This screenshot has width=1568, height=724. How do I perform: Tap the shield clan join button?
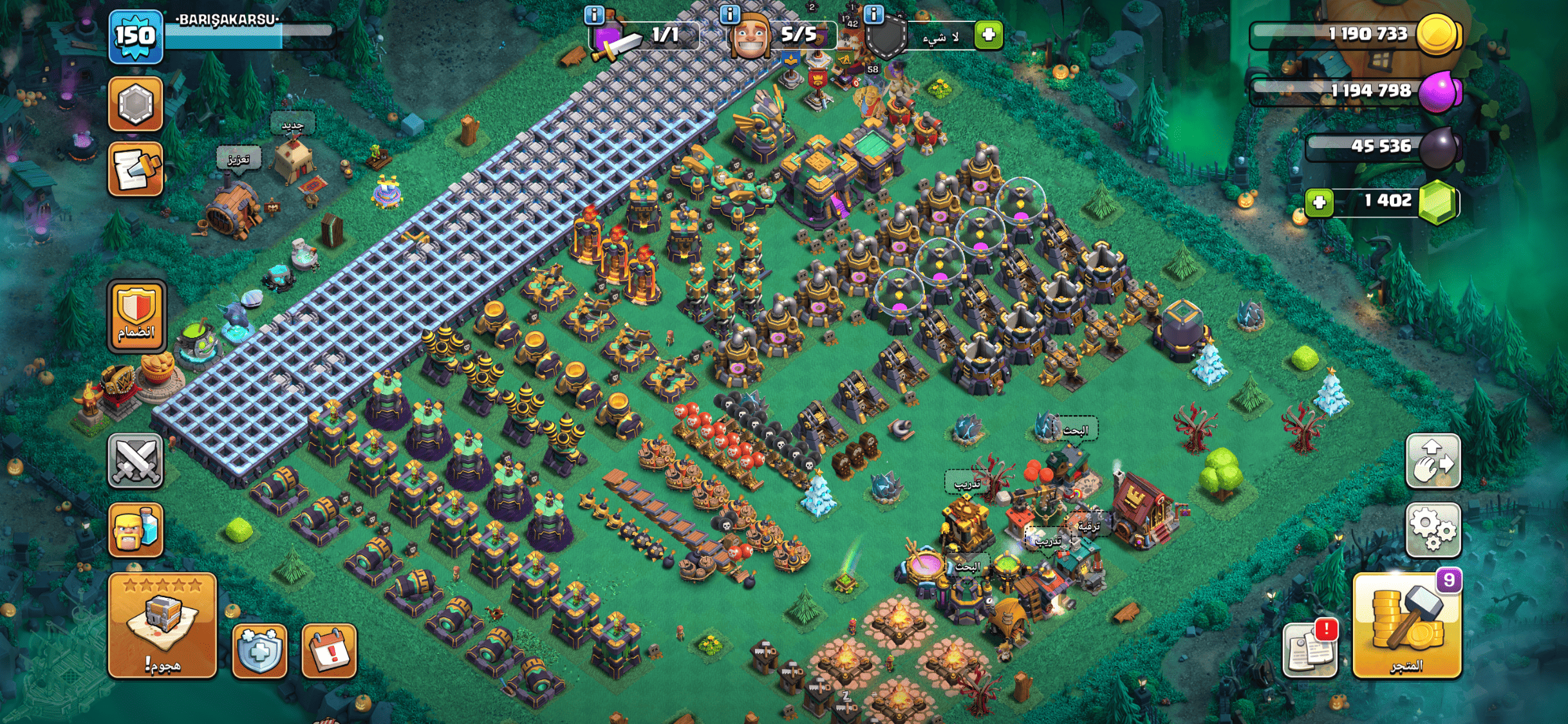136,316
